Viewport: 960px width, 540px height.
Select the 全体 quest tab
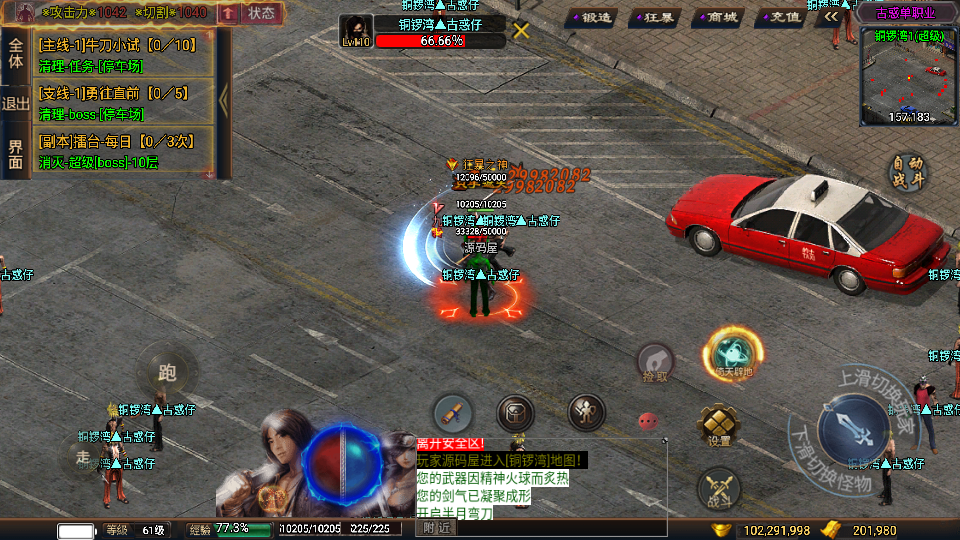(15, 53)
